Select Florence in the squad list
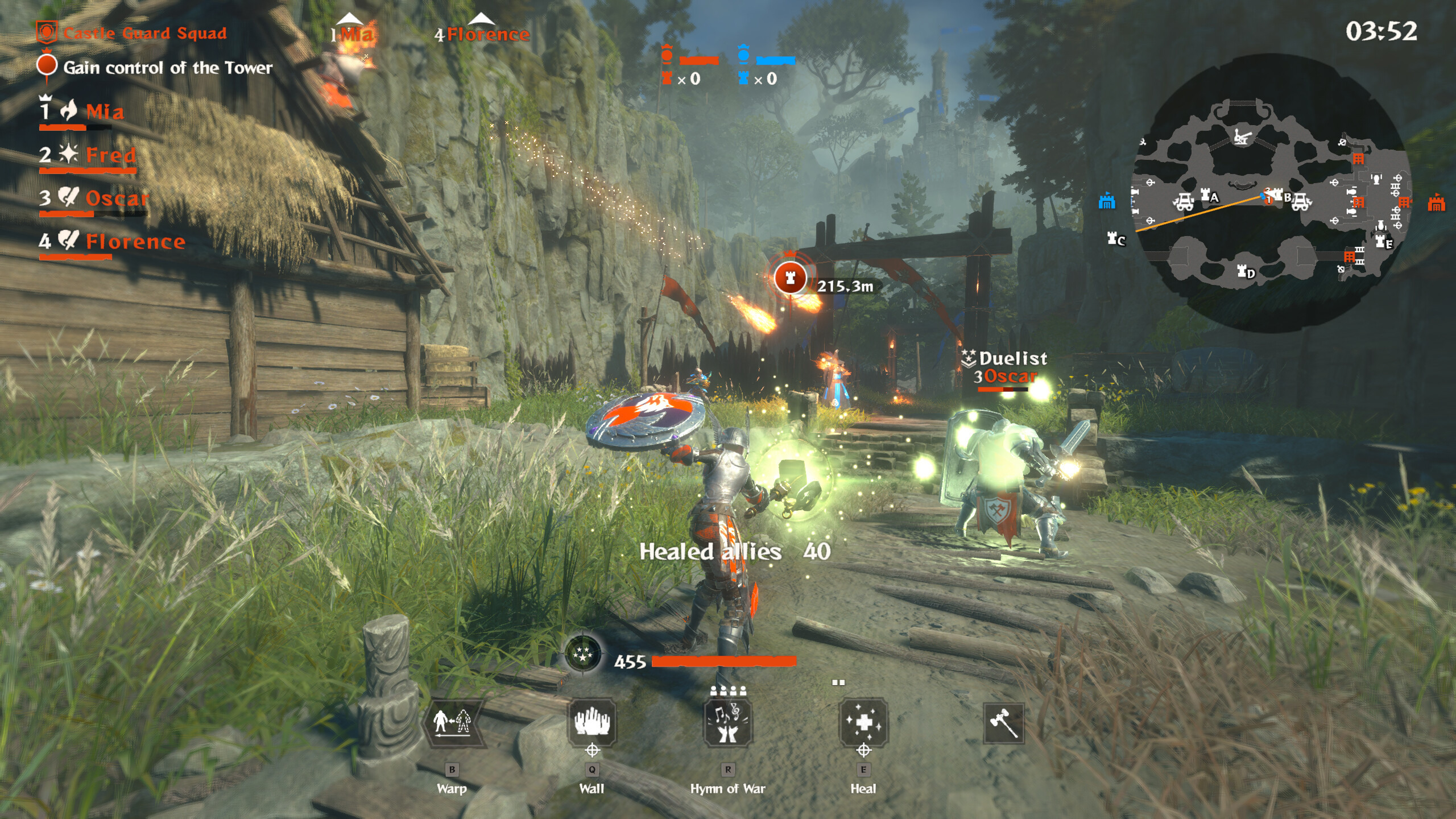 [x=135, y=242]
